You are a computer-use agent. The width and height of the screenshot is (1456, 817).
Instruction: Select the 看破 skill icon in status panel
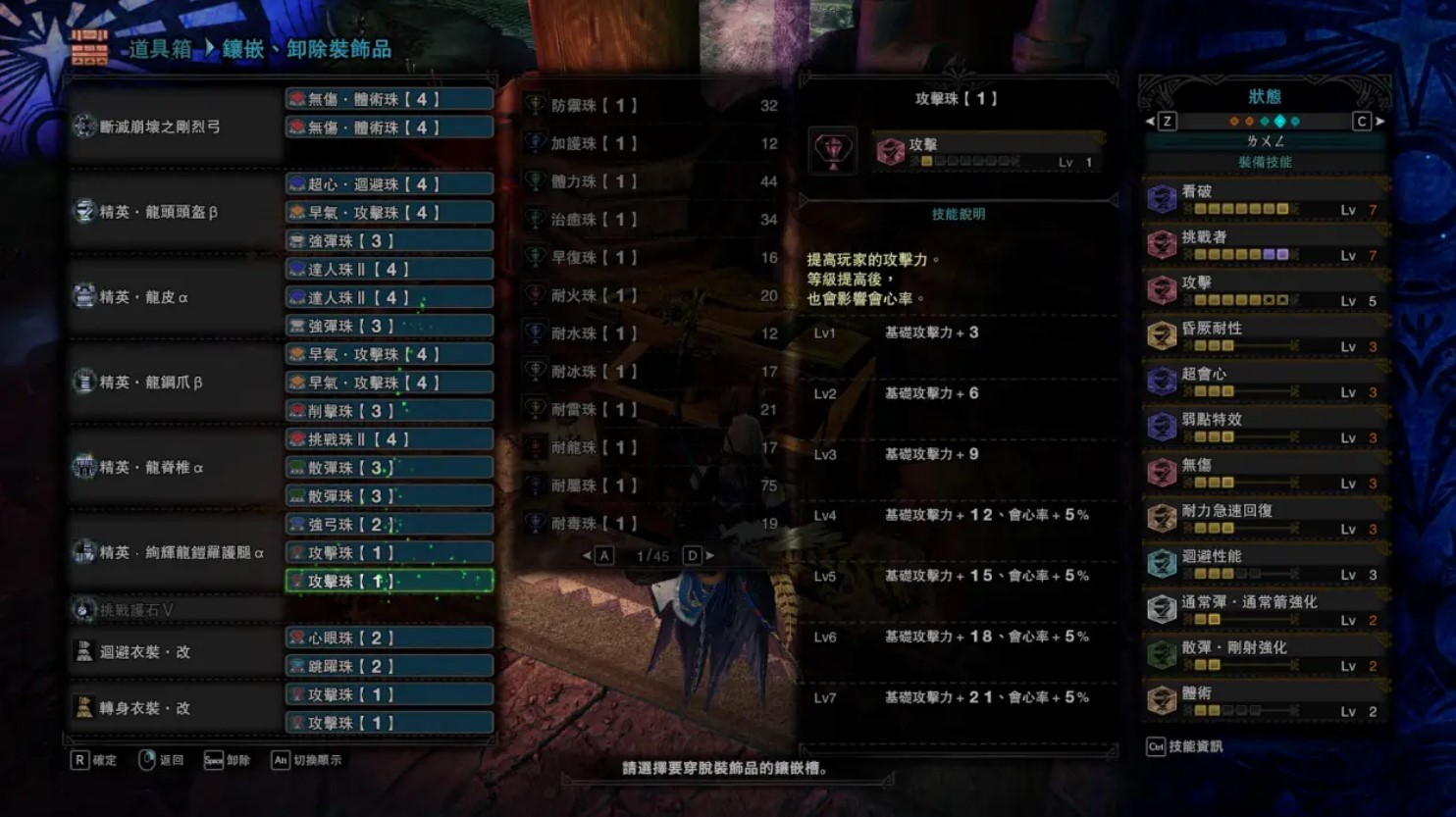tap(1161, 197)
